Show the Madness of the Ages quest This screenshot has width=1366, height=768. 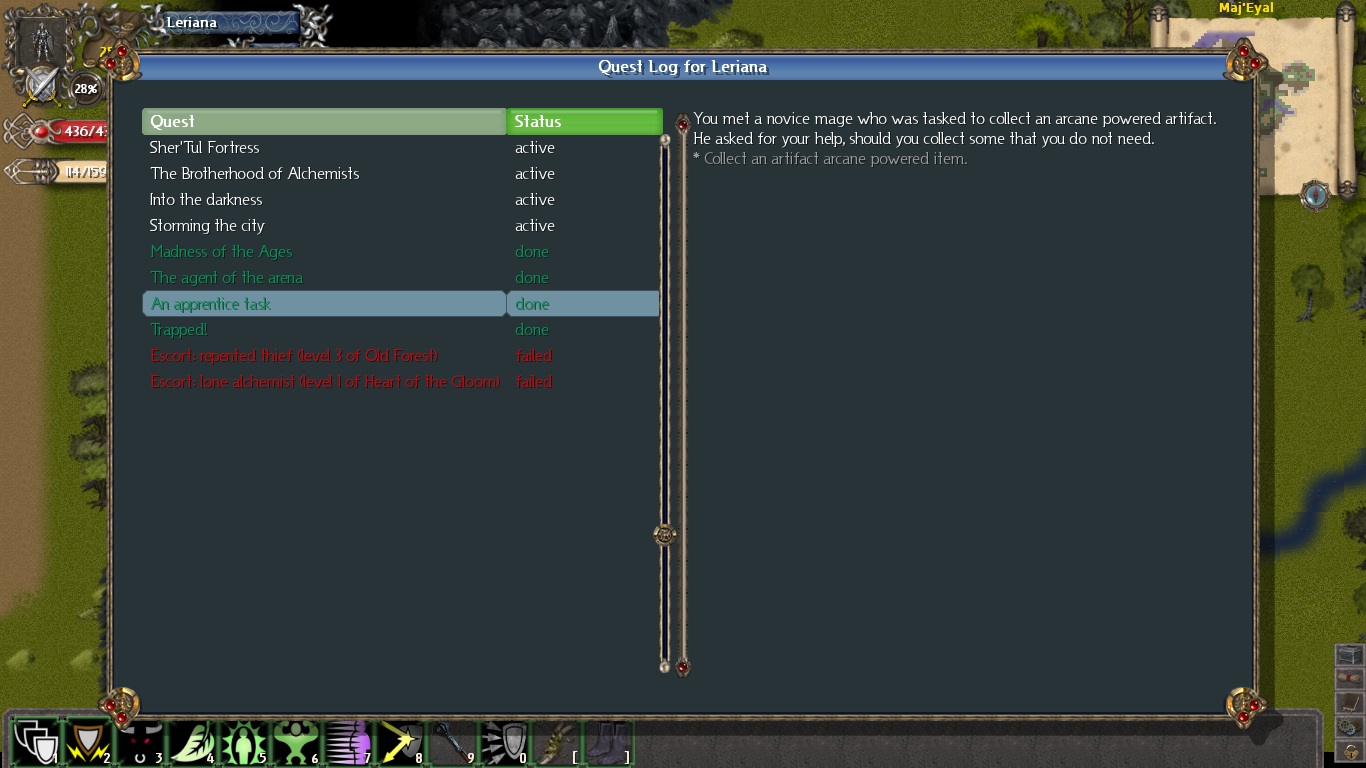221,252
